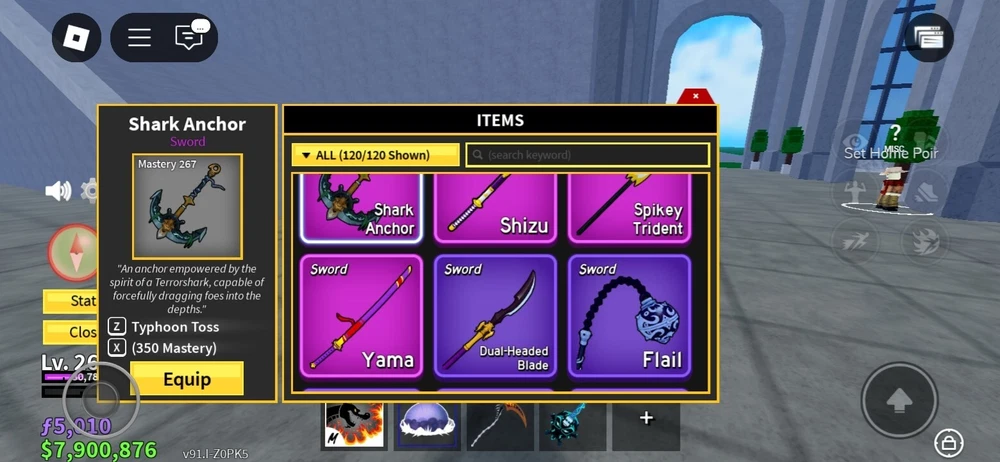The height and width of the screenshot is (462, 1000).
Task: Open the Roblox chat bubble
Action: [189, 38]
